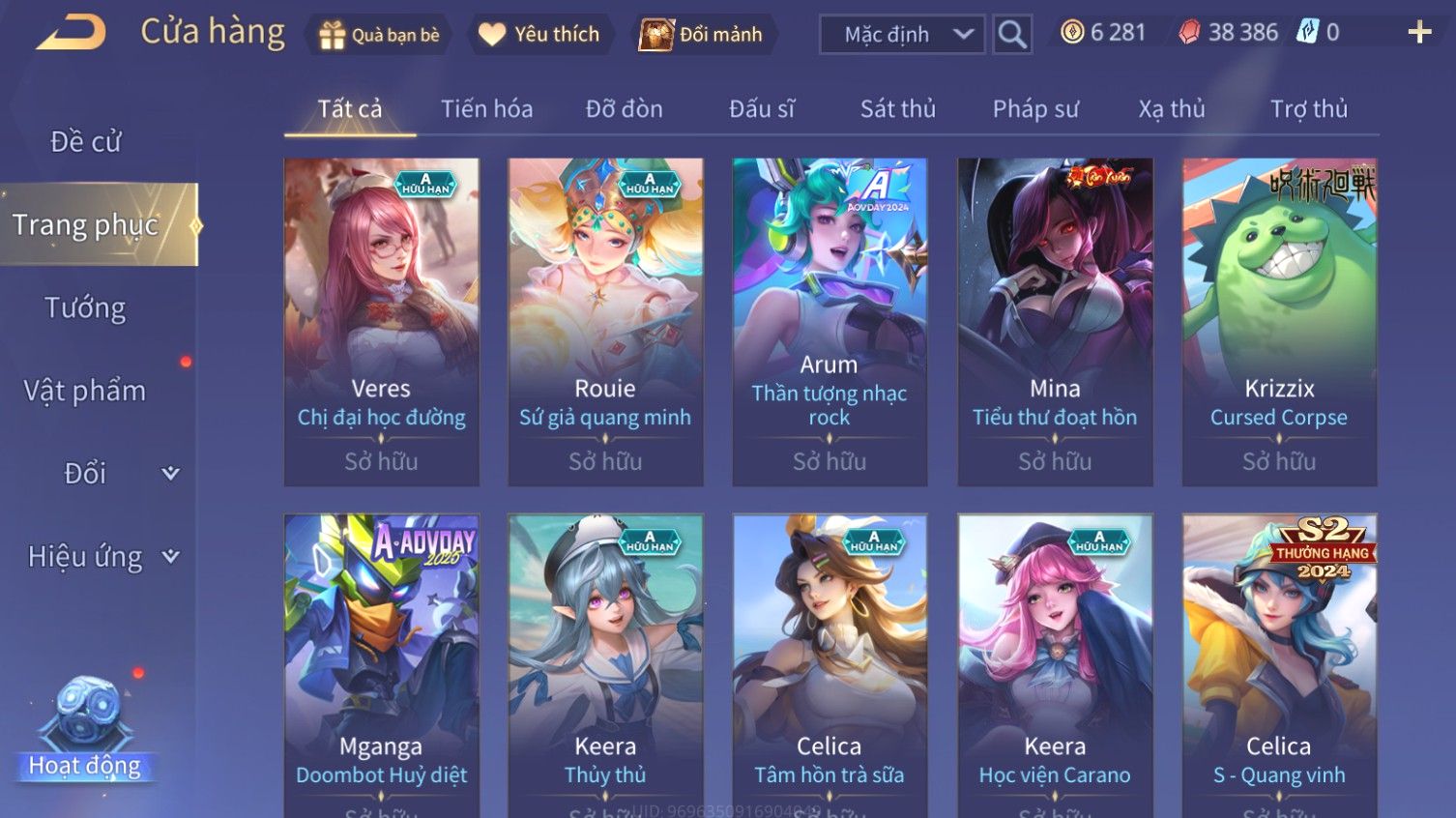Go to the Vật phẩm items section
This screenshot has height=818, width=1456.
pos(85,391)
